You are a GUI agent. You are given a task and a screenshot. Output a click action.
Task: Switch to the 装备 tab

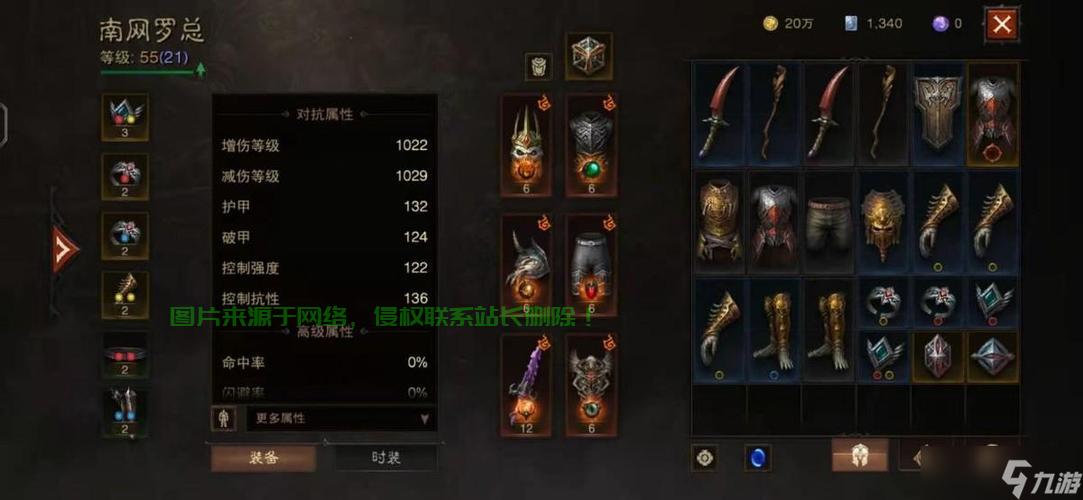pos(263,458)
